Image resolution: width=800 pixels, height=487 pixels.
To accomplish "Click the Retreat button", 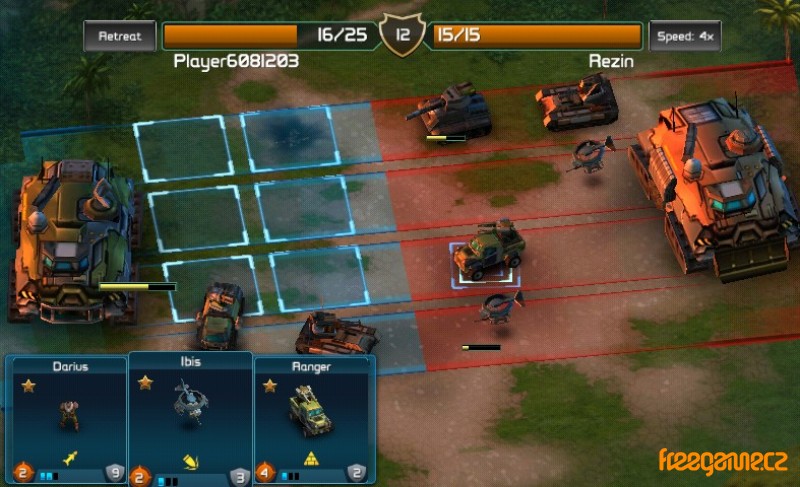I will point(120,36).
